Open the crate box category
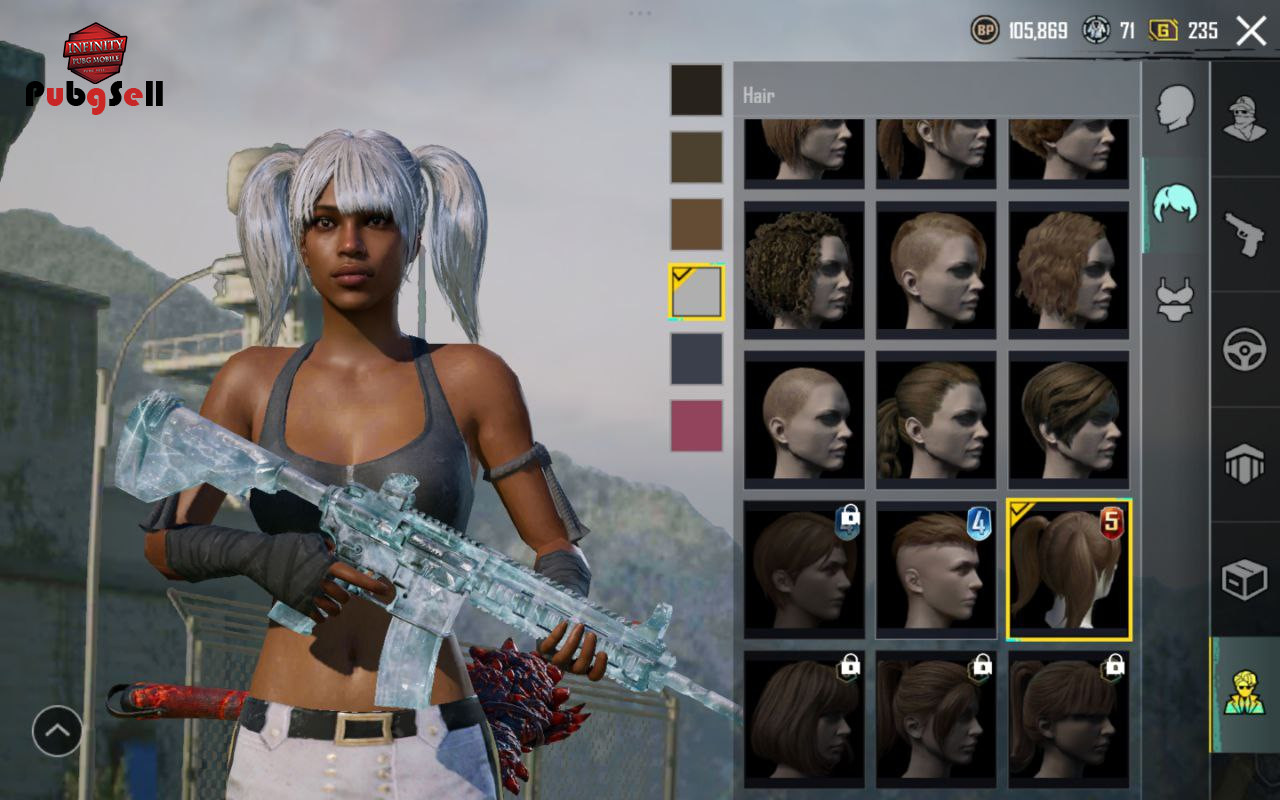1280x800 pixels. (1245, 579)
